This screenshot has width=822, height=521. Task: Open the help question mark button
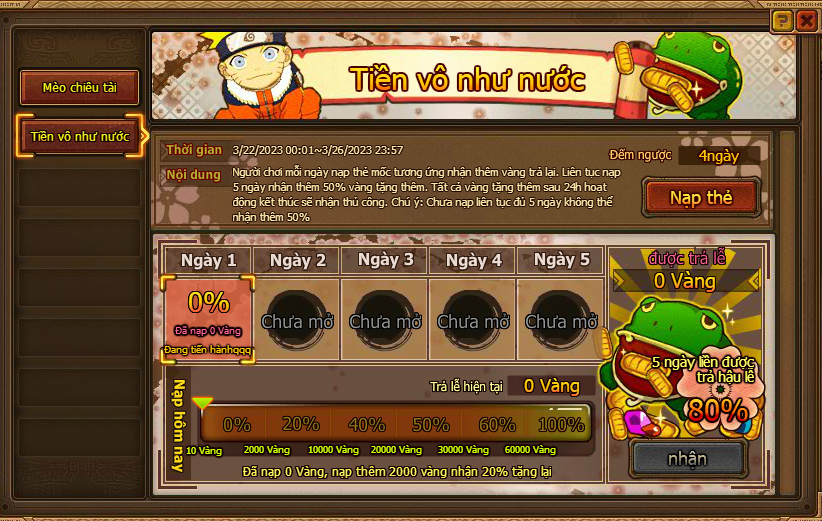click(x=784, y=20)
